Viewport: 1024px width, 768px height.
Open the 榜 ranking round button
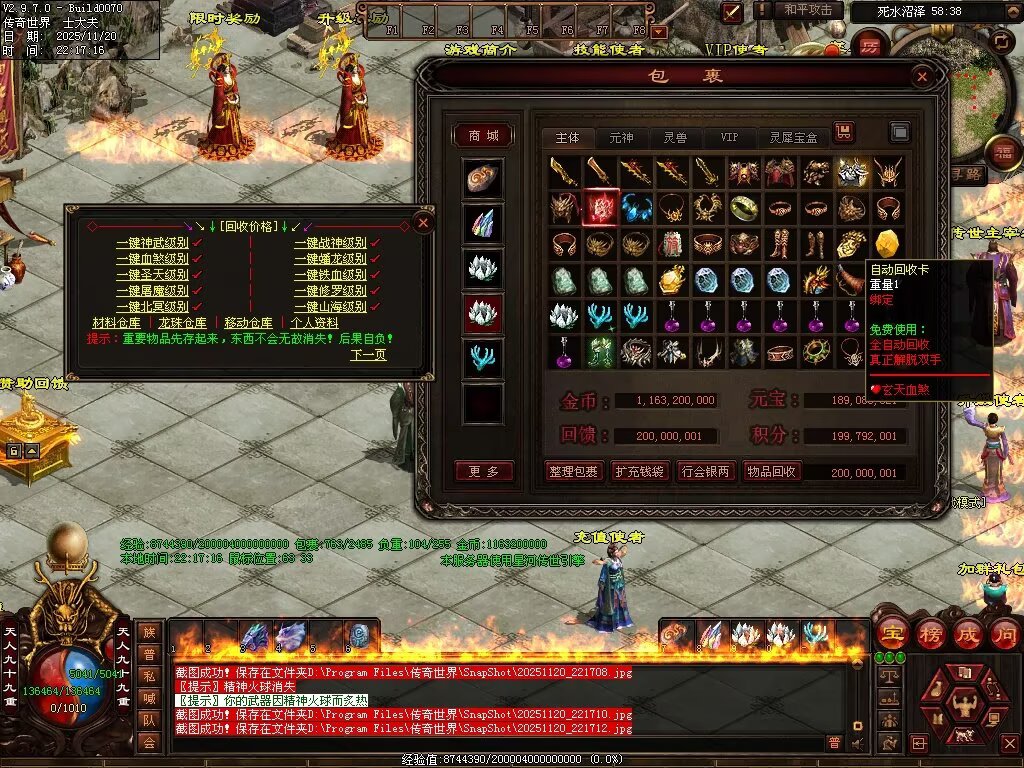930,633
